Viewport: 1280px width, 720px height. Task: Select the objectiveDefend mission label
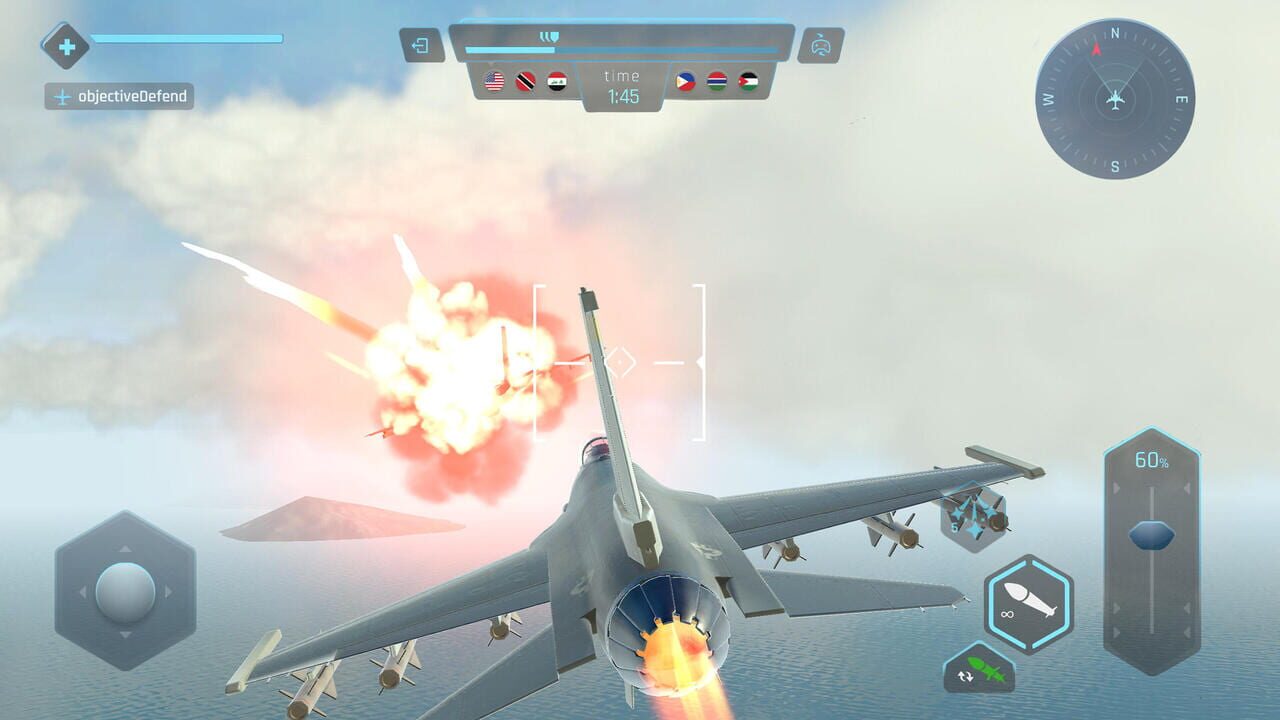(122, 96)
